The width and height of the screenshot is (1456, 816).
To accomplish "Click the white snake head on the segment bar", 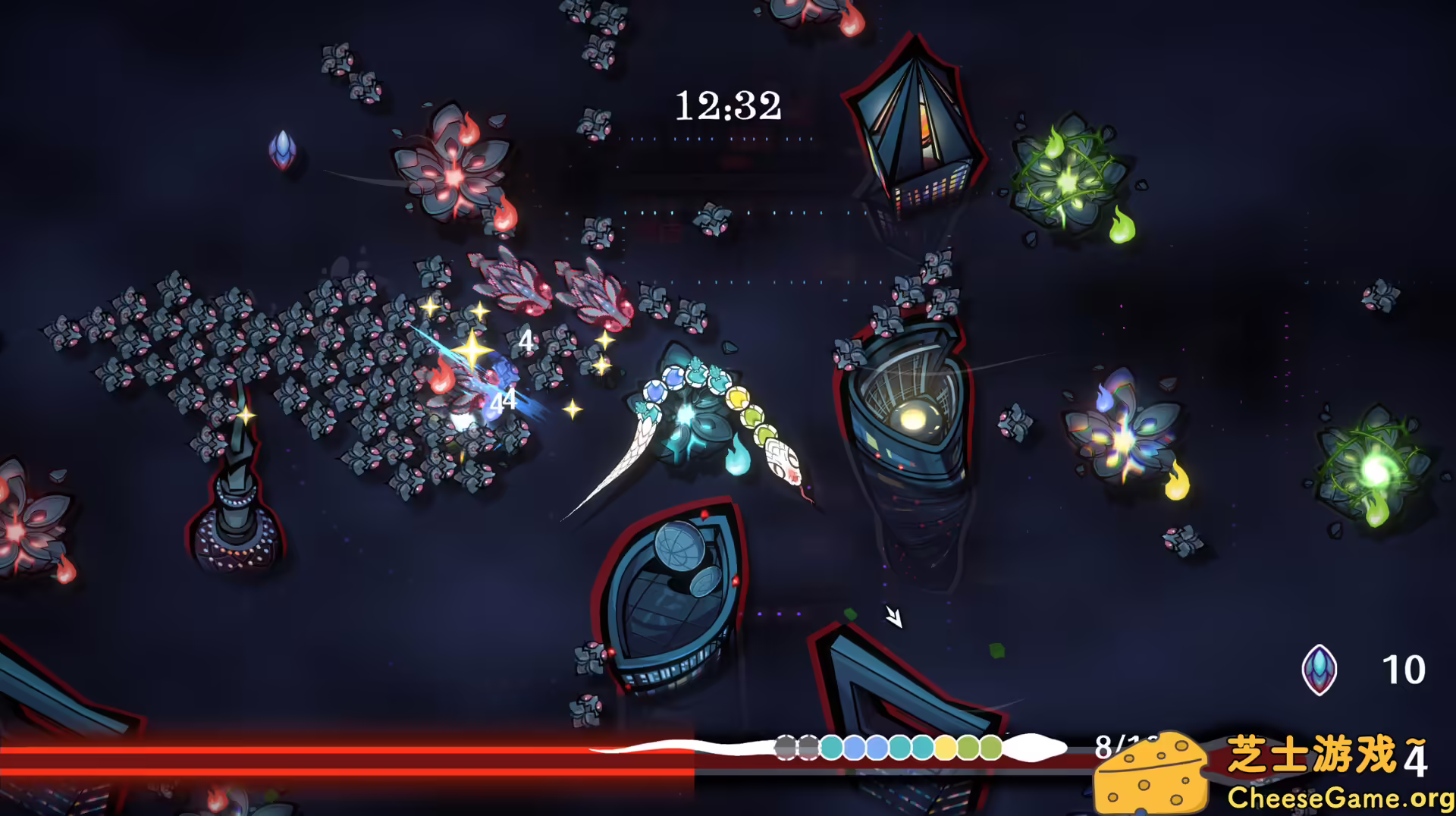I will pos(1037,747).
